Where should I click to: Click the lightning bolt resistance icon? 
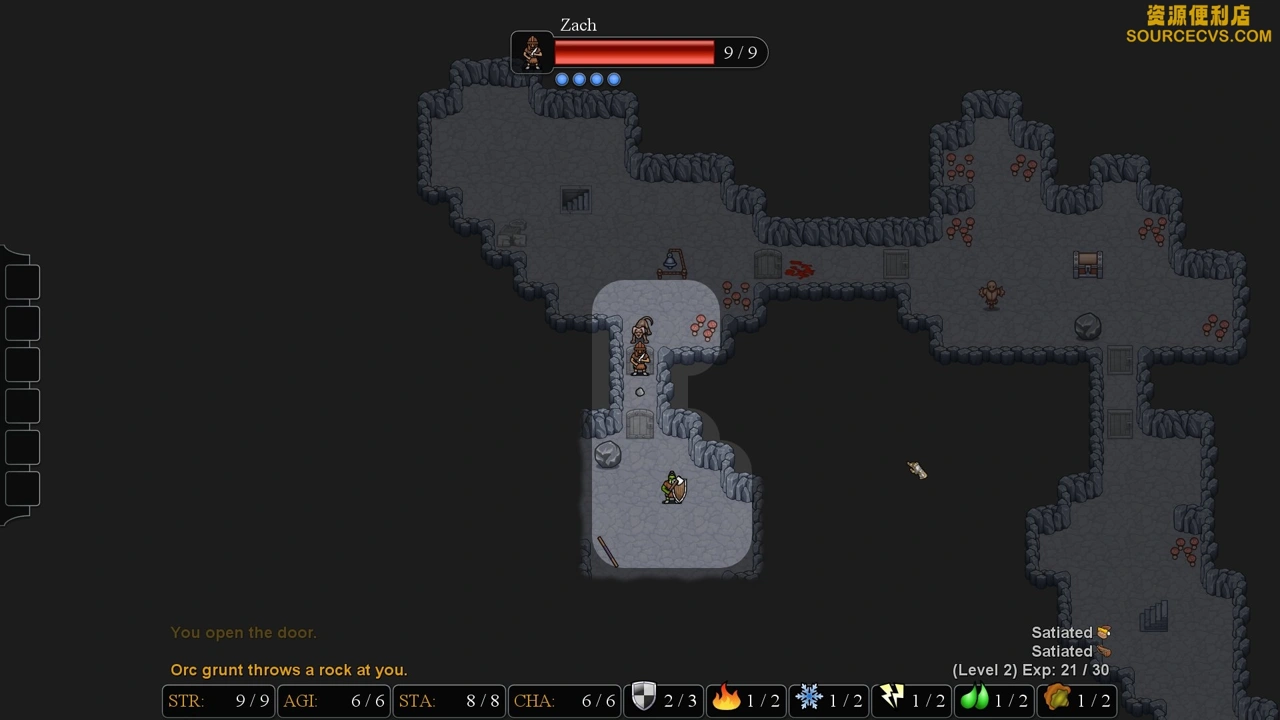click(x=891, y=699)
